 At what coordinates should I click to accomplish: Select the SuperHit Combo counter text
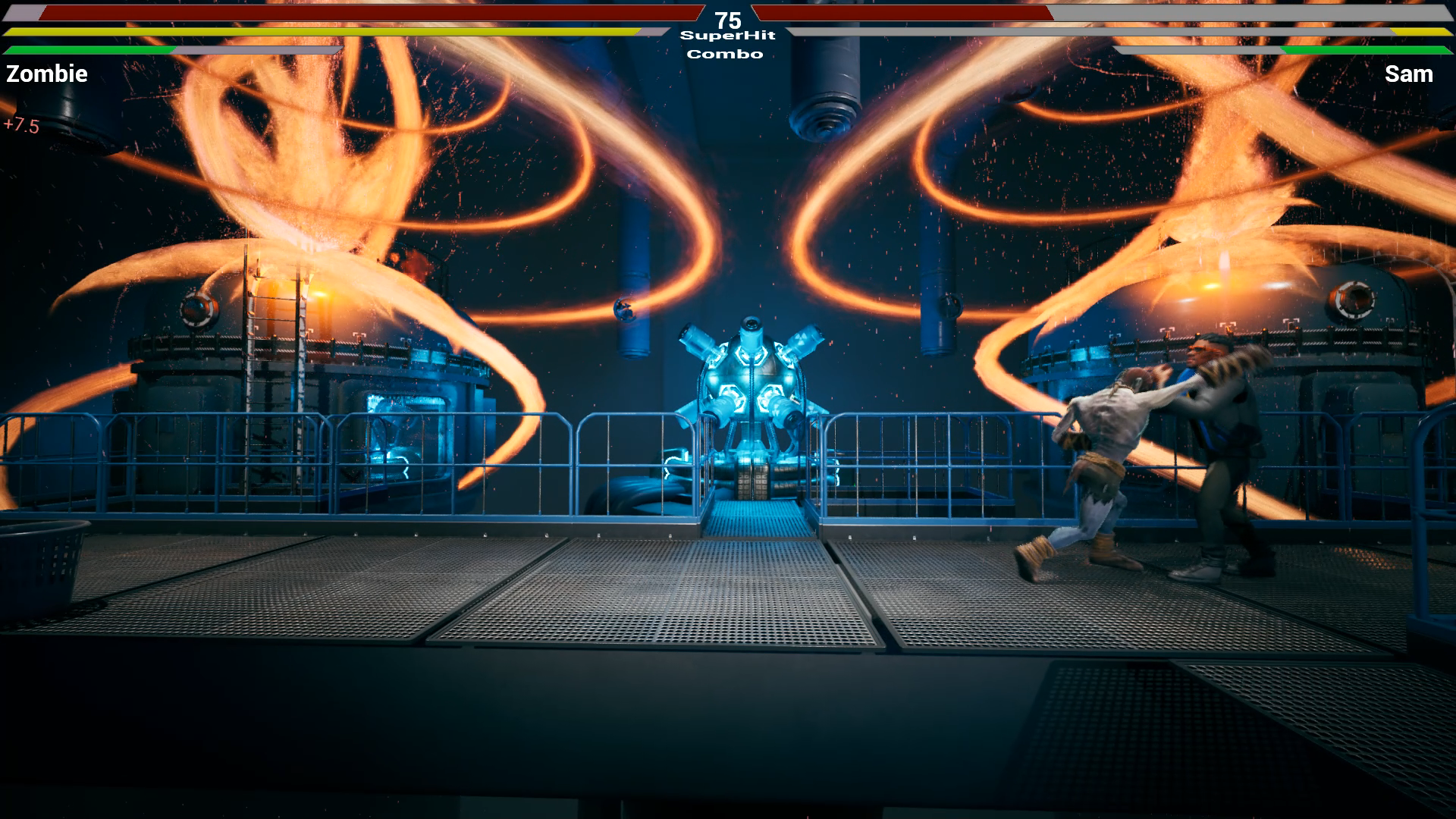(728, 44)
